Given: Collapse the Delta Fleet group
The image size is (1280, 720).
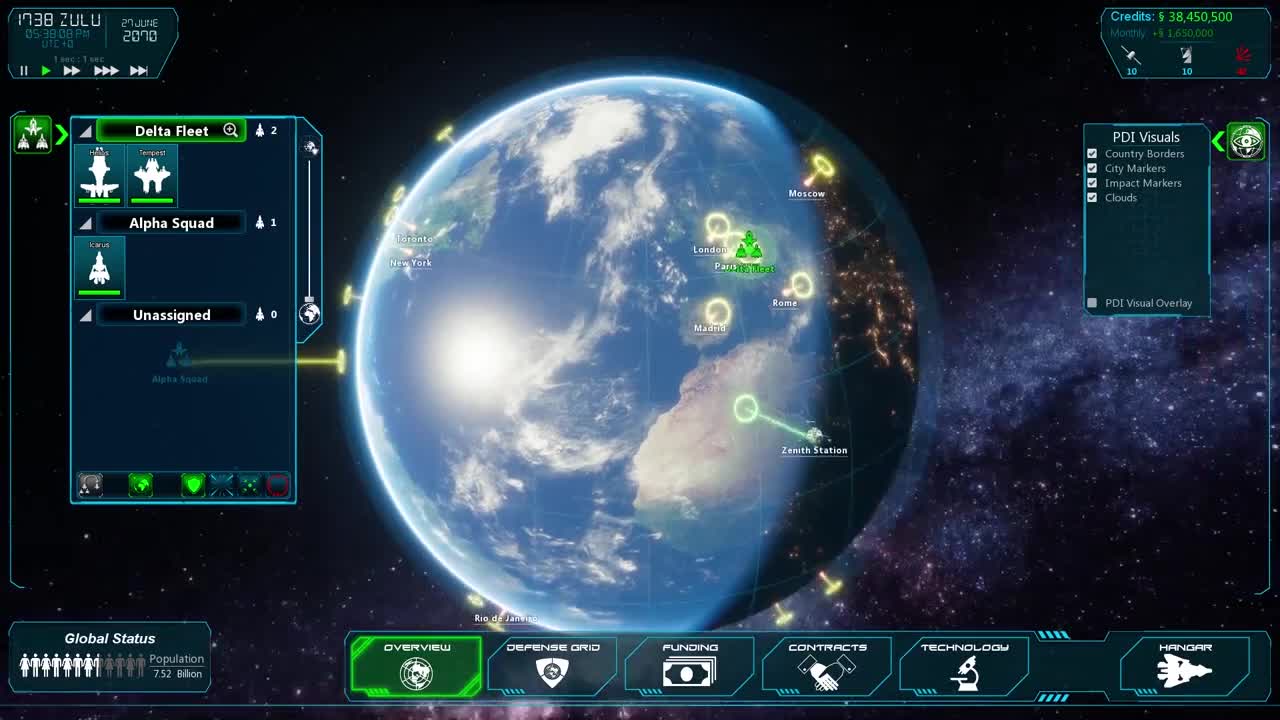Looking at the screenshot, I should pos(85,130).
